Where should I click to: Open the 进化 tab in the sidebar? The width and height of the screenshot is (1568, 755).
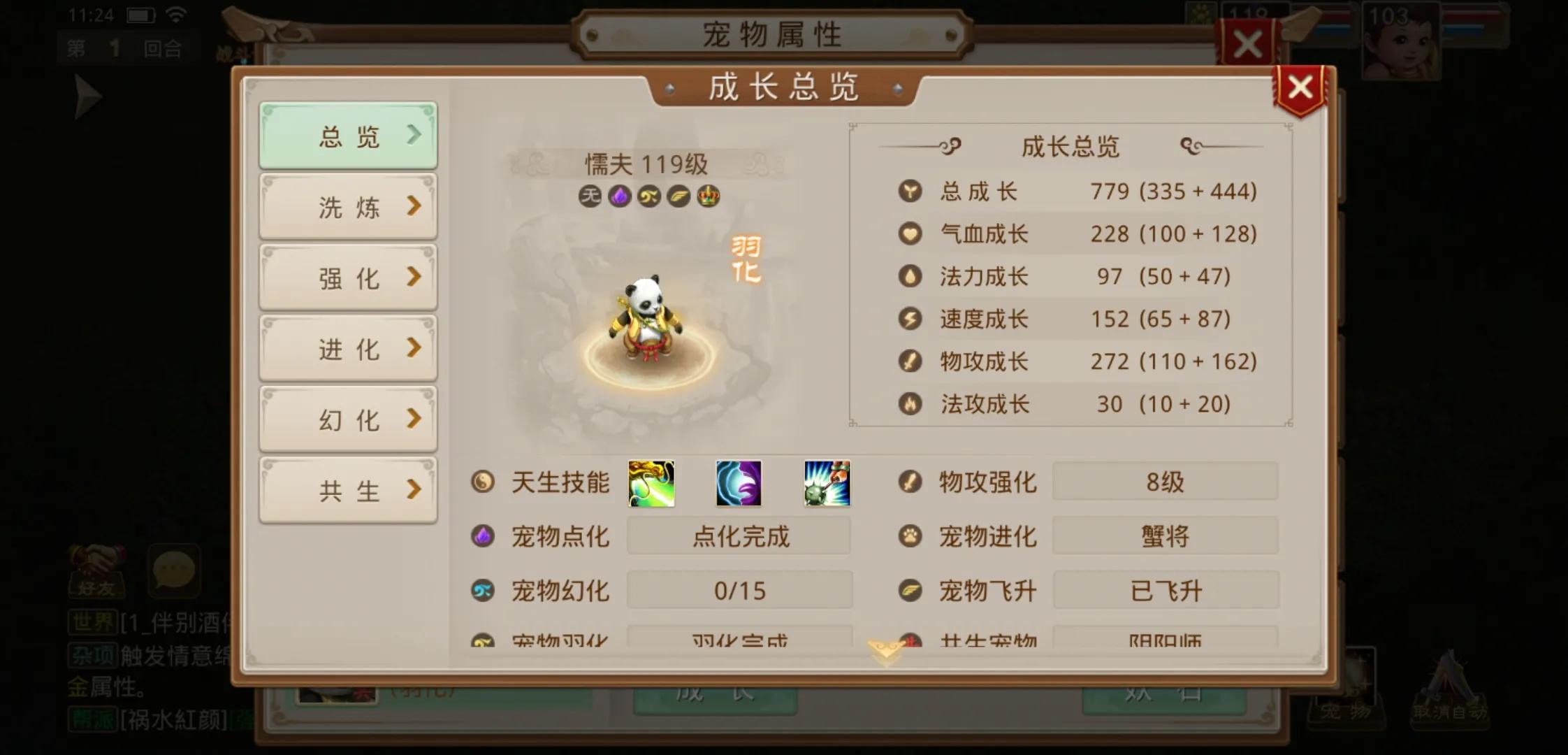347,347
